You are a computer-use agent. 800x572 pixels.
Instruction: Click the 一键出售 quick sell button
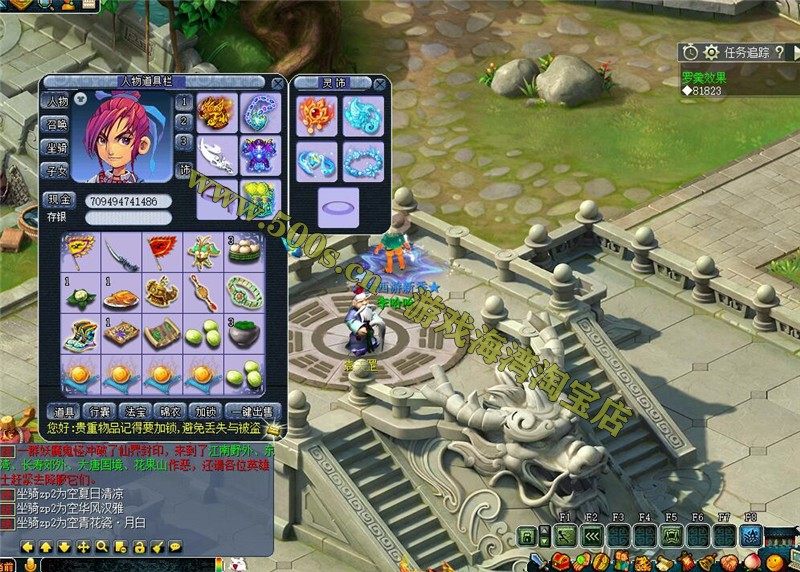coord(253,412)
